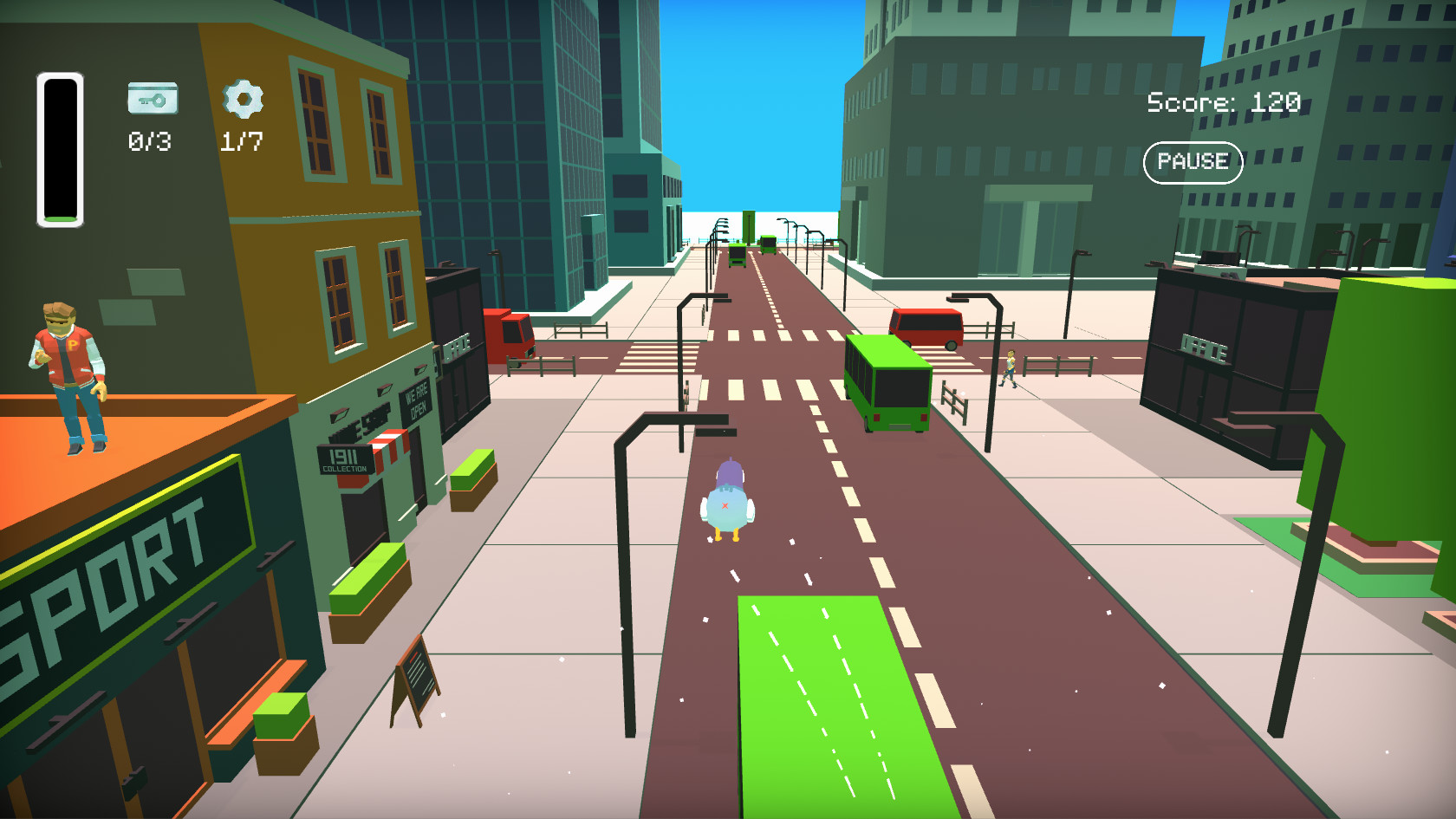The image size is (1456, 819).
Task: Click the green bus on the road
Action: click(888, 381)
